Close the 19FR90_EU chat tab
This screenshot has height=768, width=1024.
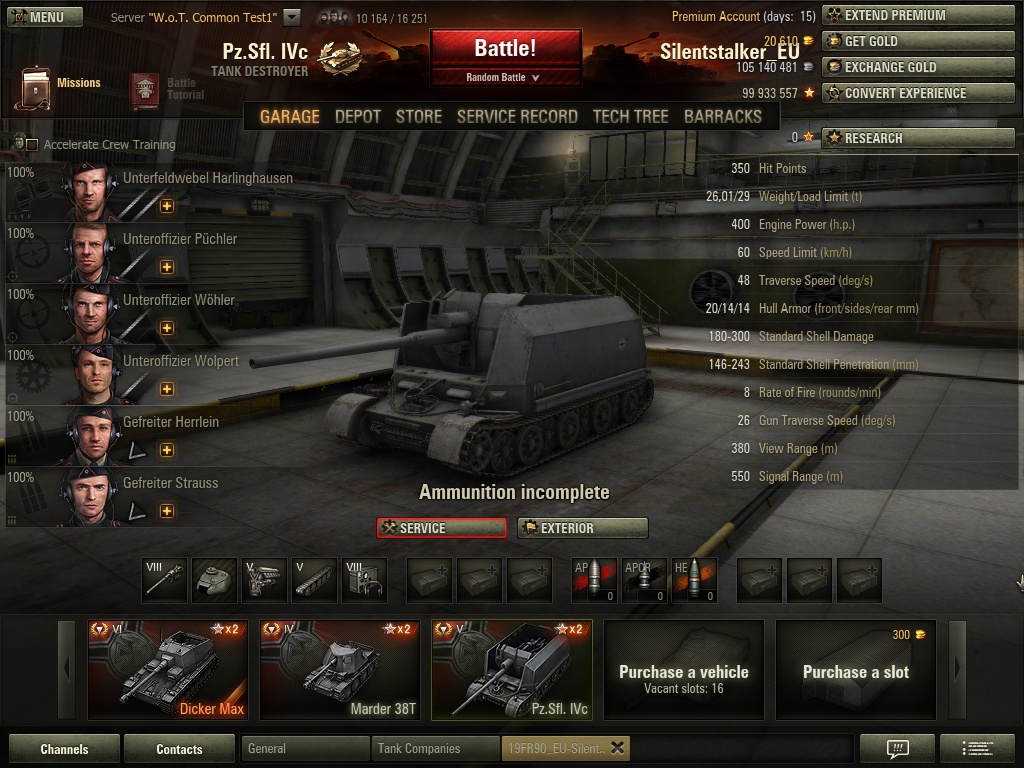coord(617,748)
